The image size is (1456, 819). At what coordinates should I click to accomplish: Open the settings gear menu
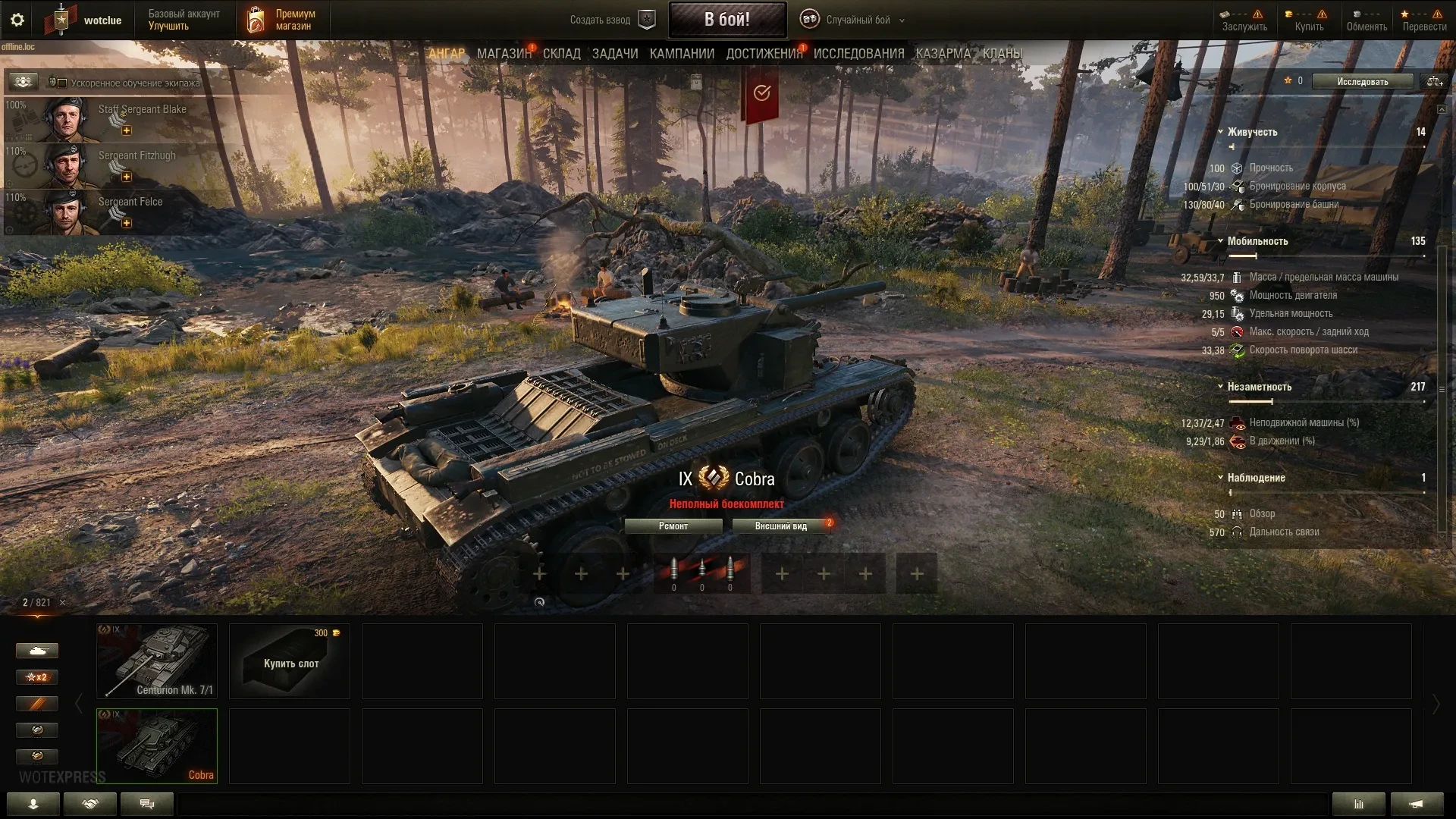coord(17,20)
